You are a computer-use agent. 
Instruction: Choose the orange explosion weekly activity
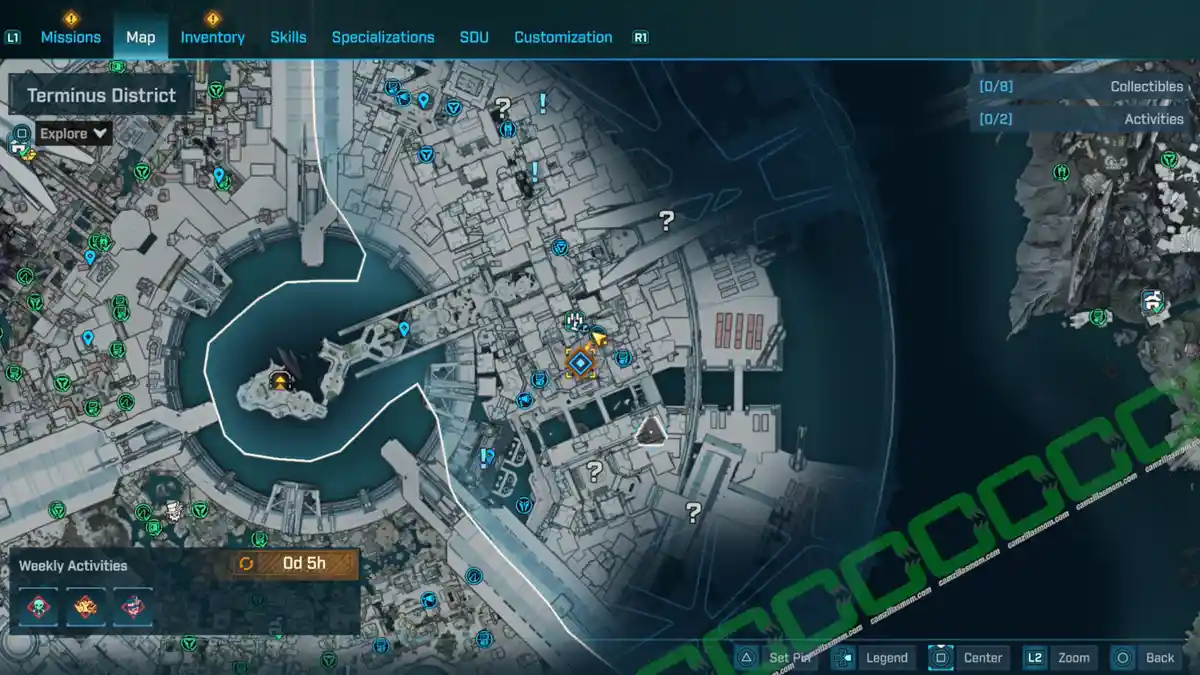[x=86, y=607]
